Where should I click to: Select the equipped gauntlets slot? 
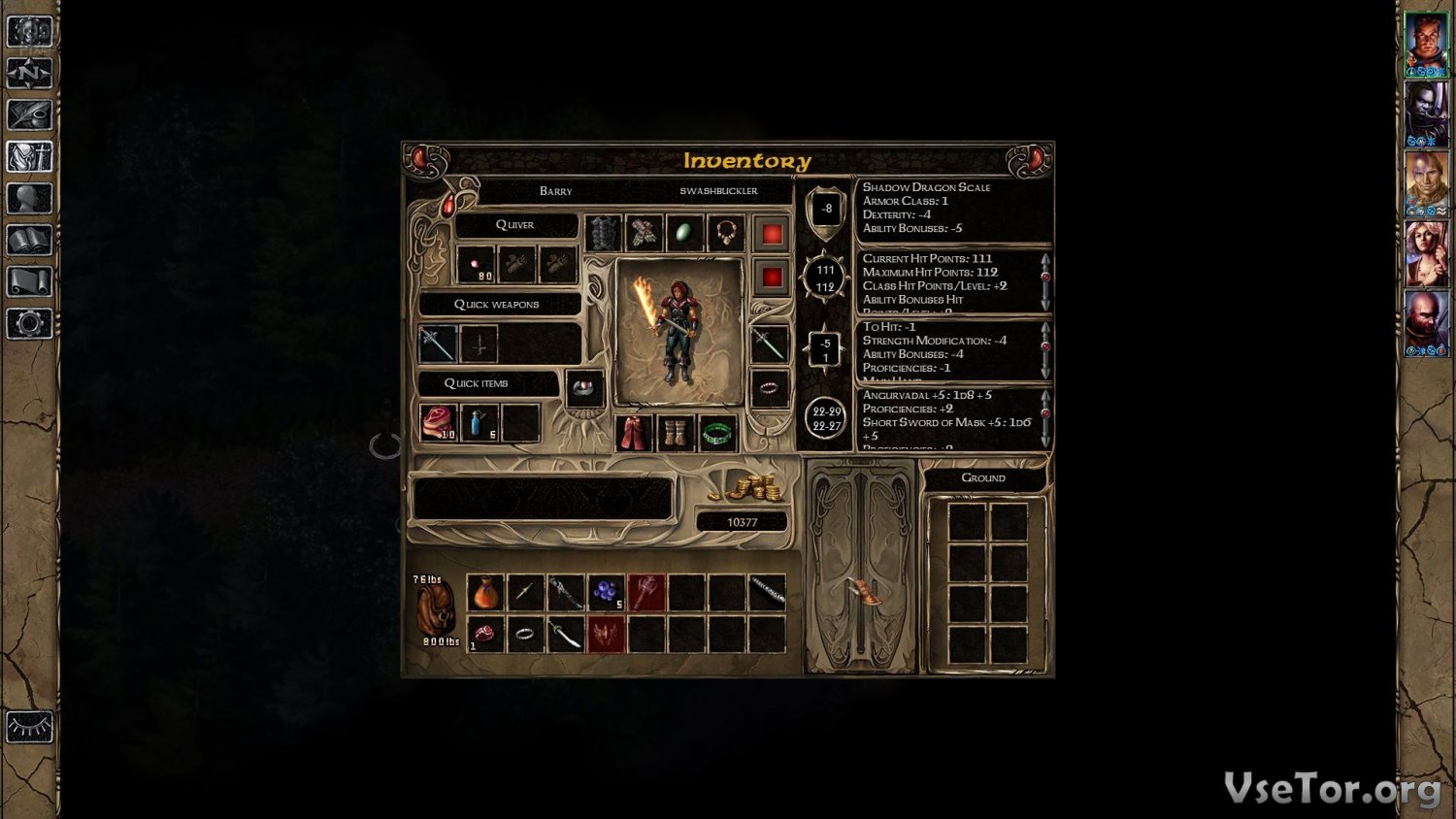pyautogui.click(x=644, y=234)
